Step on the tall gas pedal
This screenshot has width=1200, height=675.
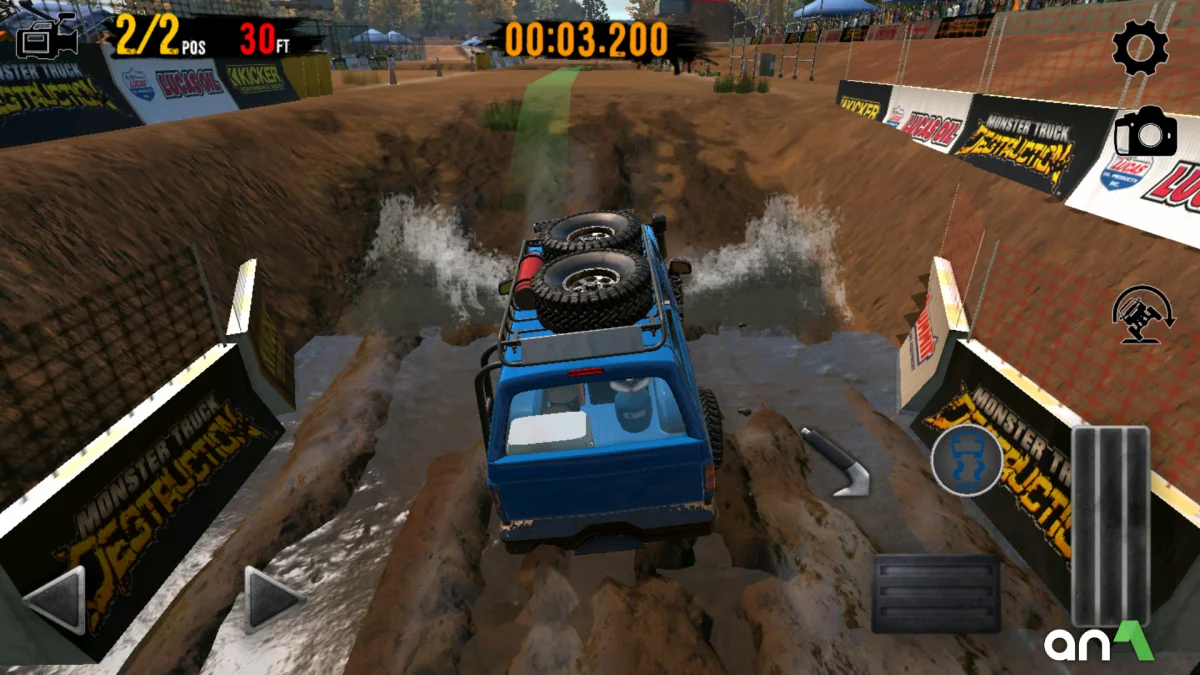coord(1110,526)
